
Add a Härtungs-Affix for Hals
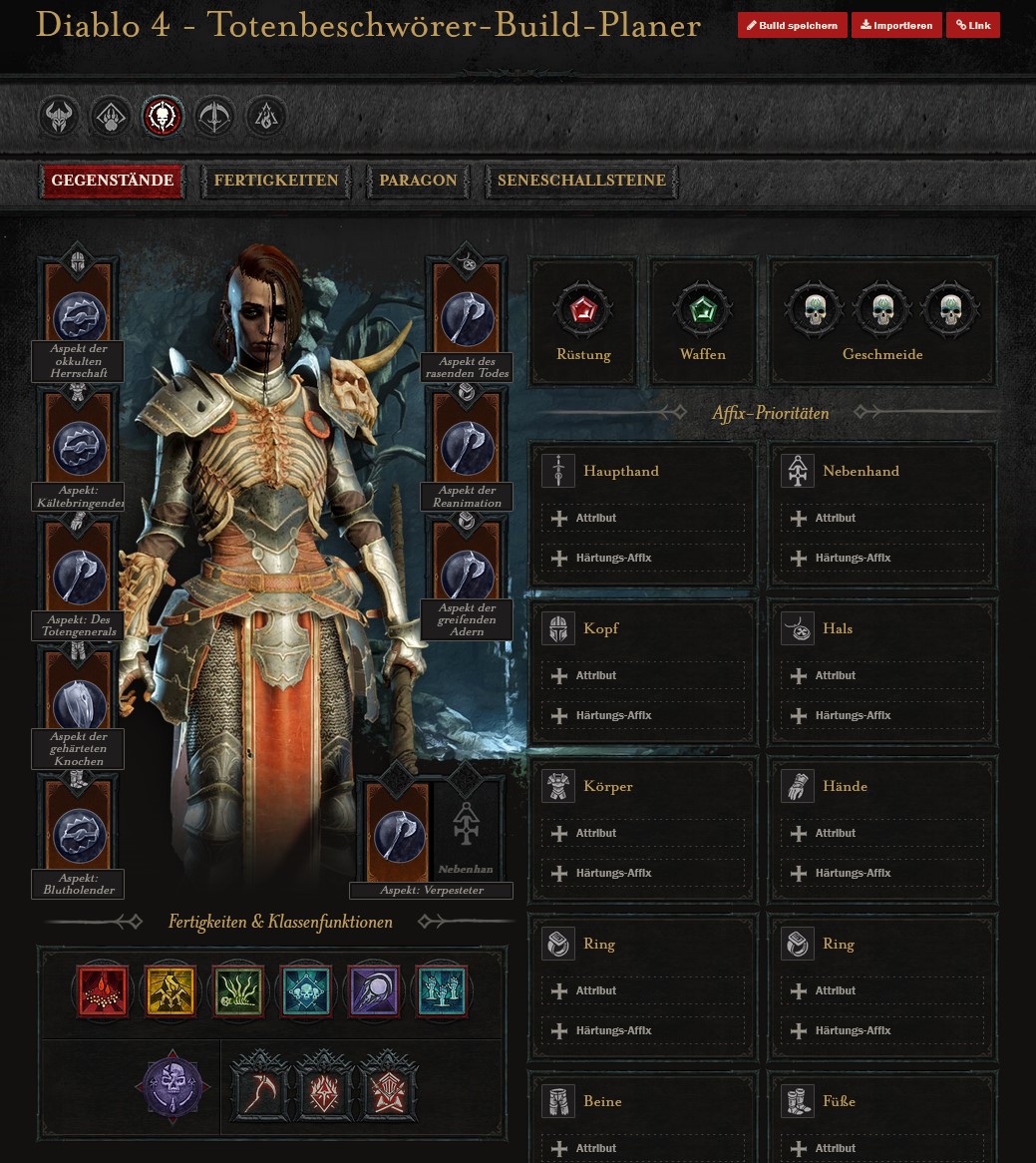tap(882, 716)
